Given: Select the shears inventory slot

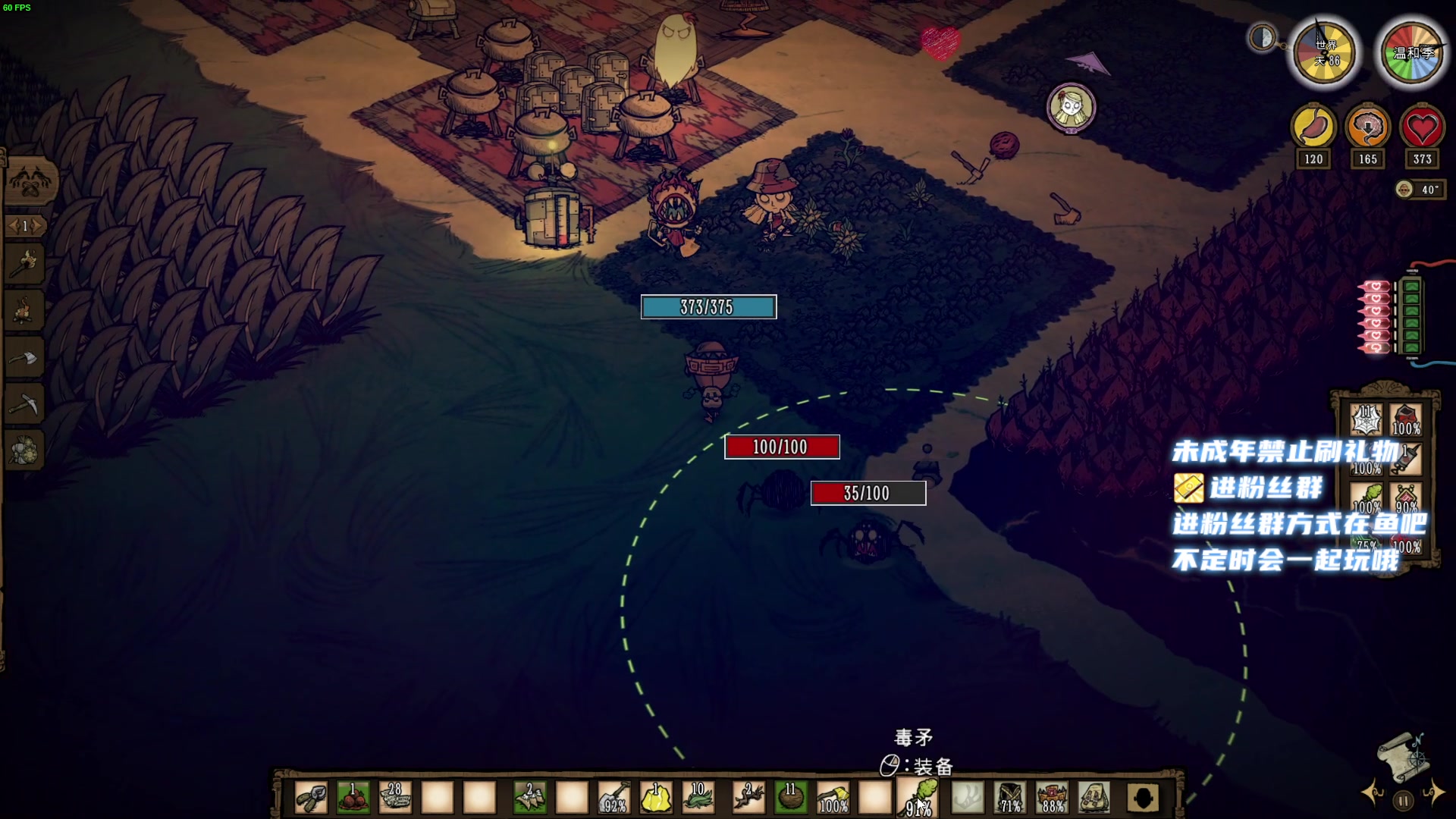Looking at the screenshot, I should (311, 798).
